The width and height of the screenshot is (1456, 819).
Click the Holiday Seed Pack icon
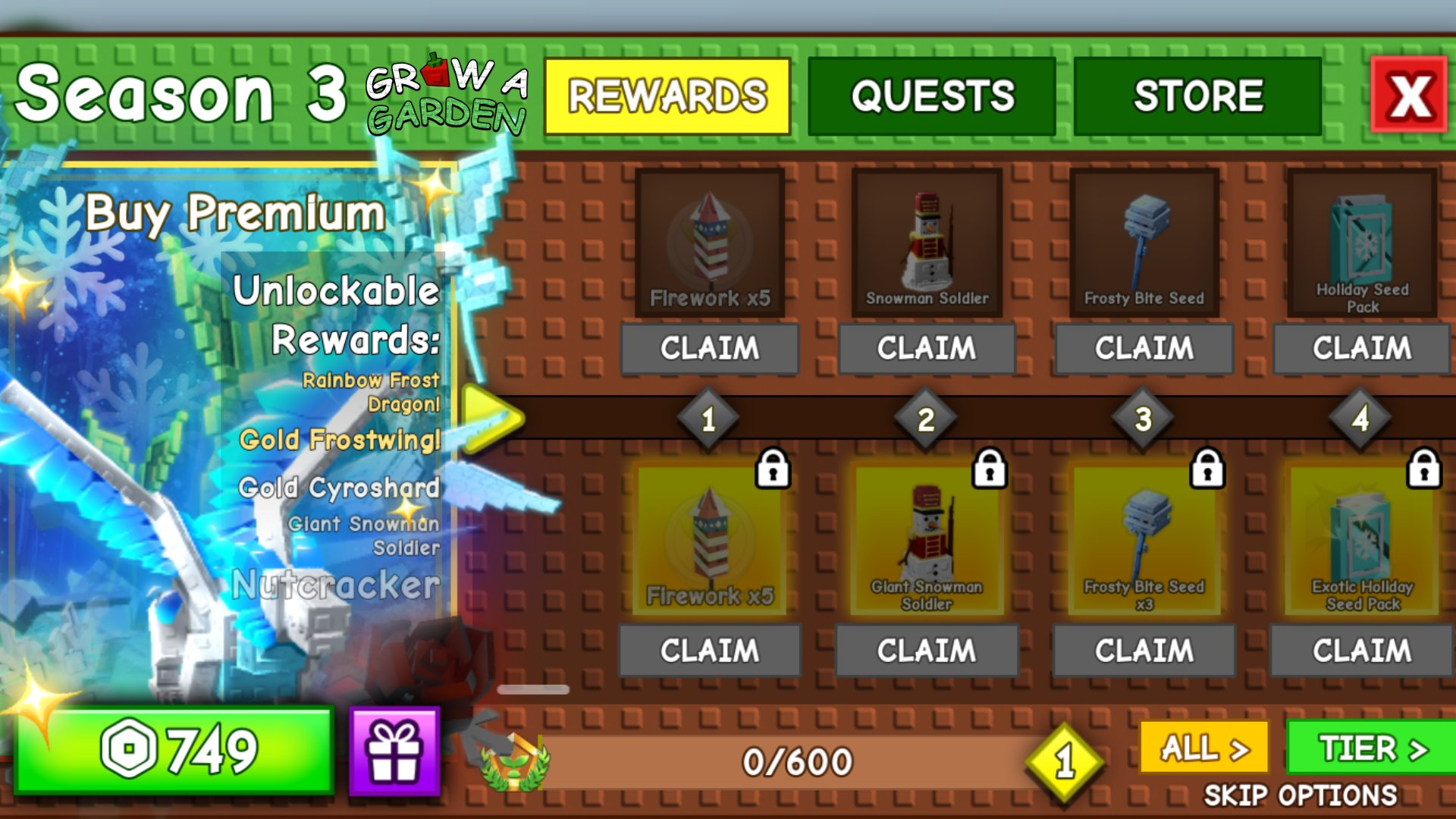click(x=1360, y=241)
